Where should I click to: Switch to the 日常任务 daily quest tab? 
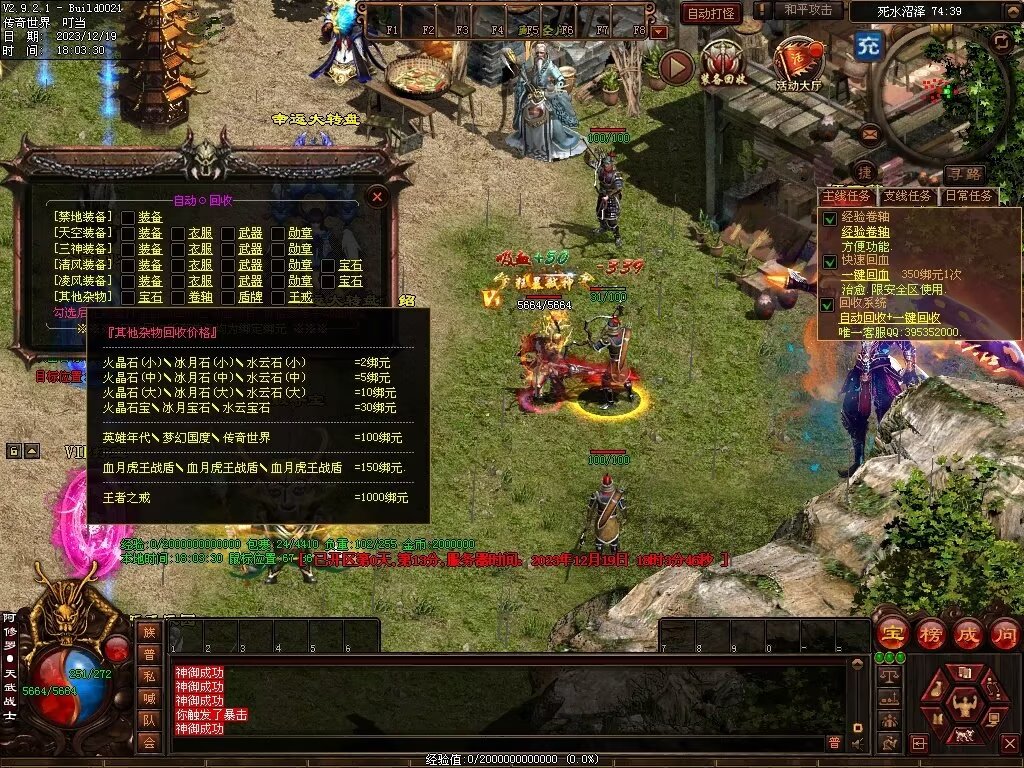point(969,196)
